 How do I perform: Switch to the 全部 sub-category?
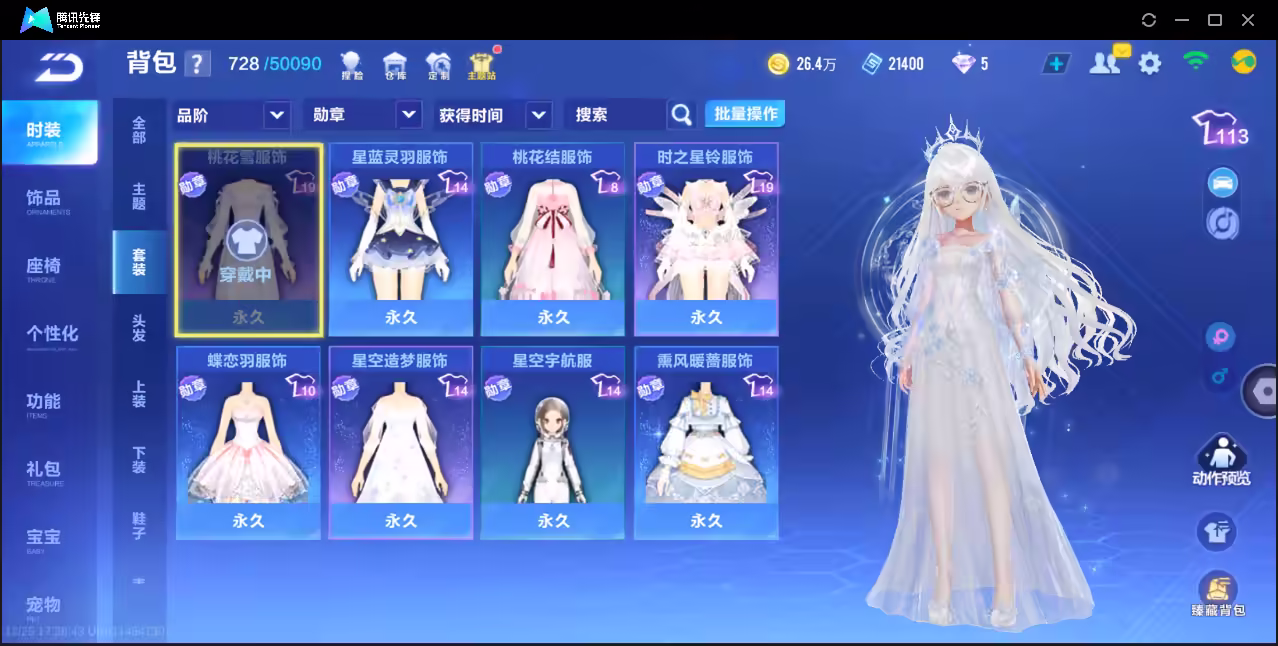pyautogui.click(x=139, y=130)
